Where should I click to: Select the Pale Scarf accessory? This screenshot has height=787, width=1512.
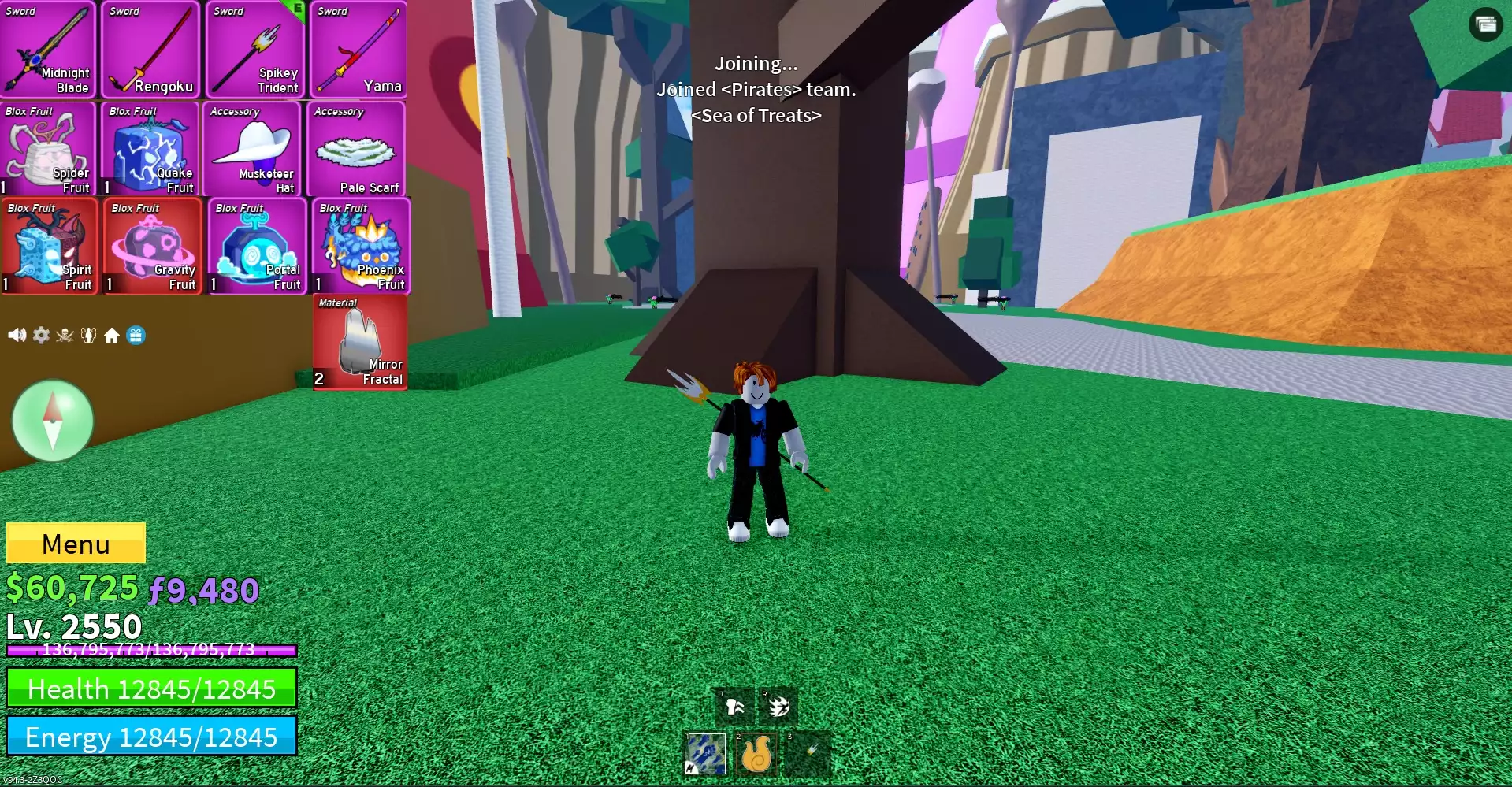coord(357,150)
